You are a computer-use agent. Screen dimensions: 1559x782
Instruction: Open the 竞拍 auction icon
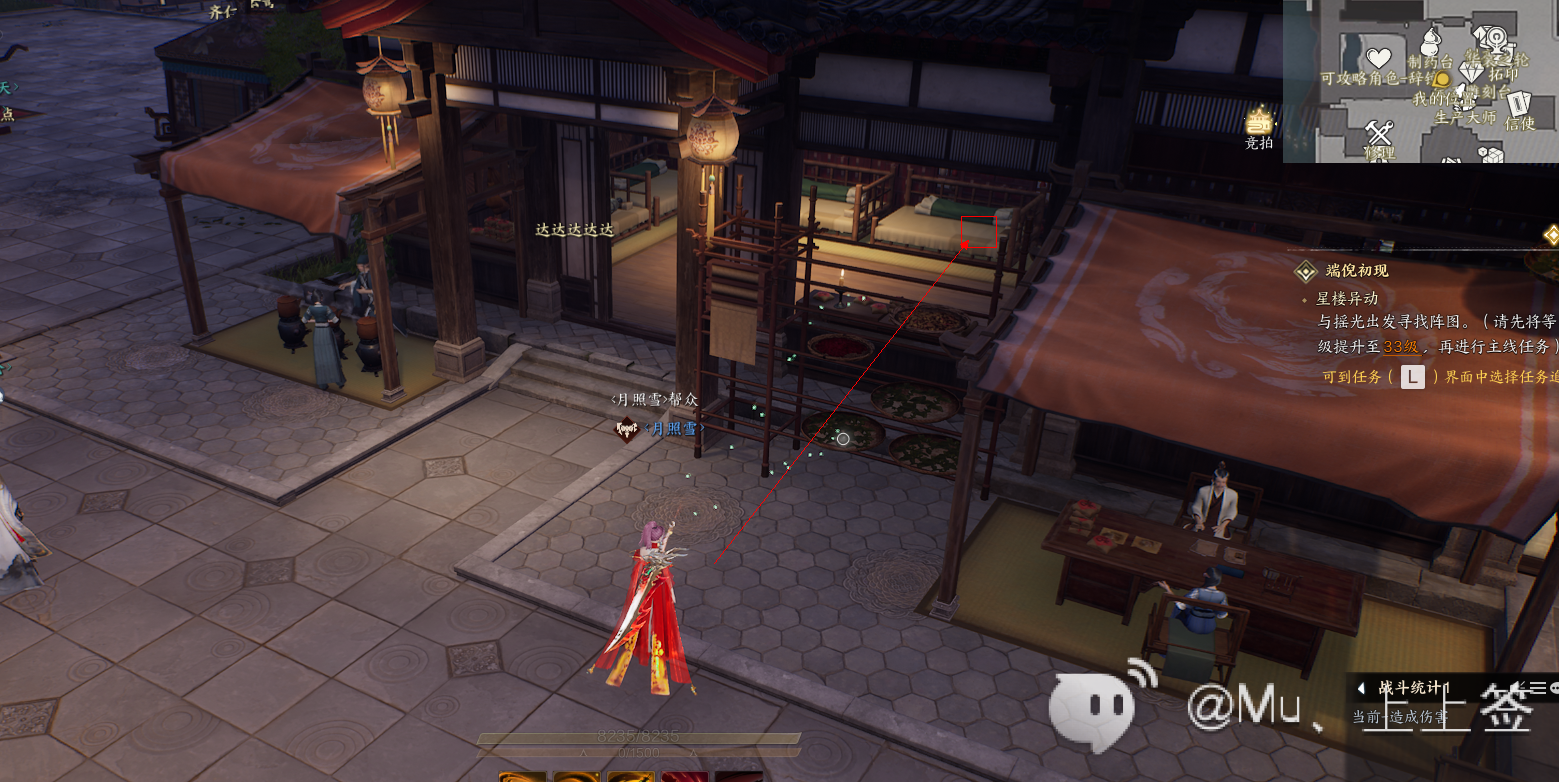1258,122
